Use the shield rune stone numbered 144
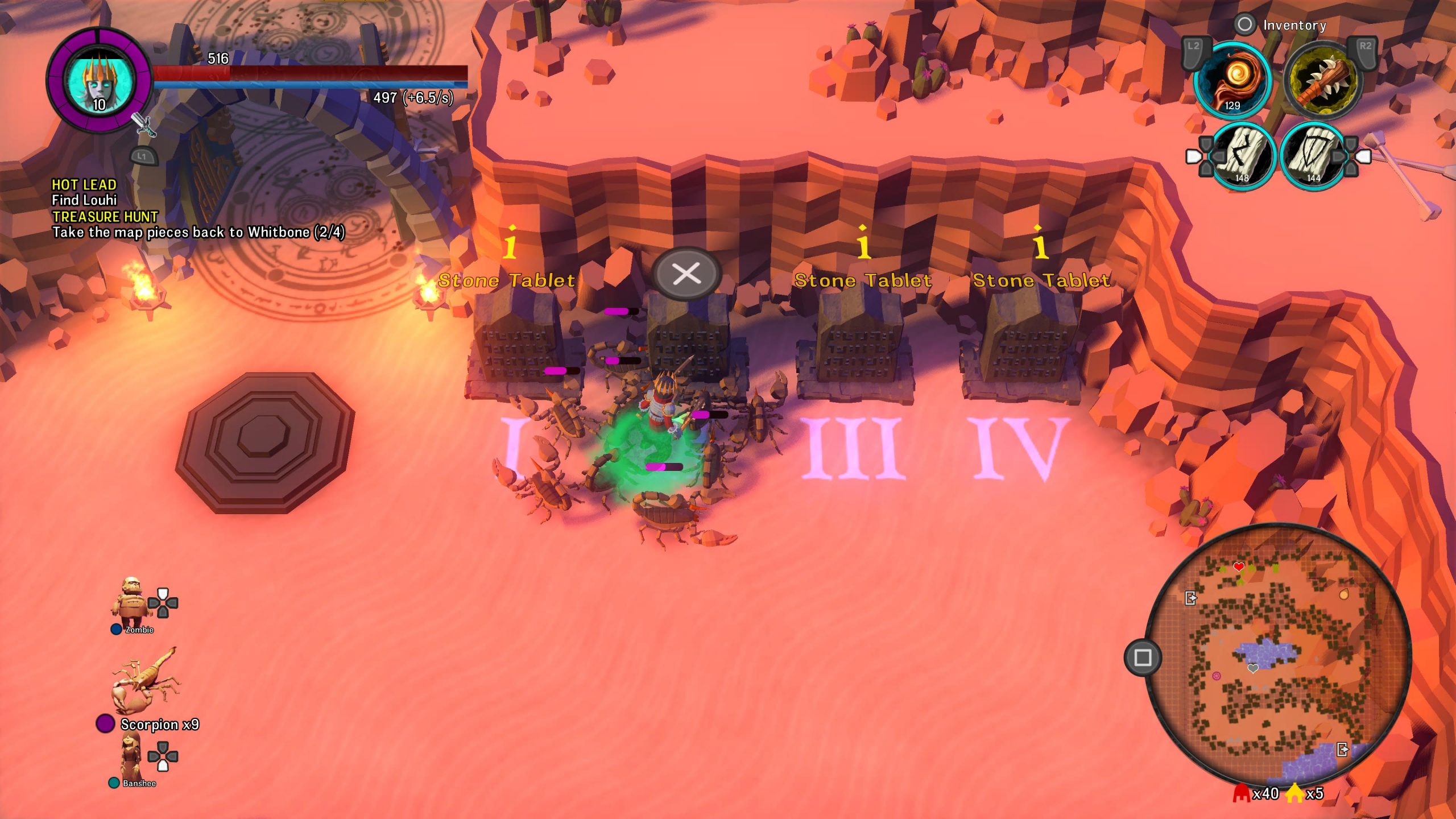The image size is (1456, 819). click(x=1314, y=156)
